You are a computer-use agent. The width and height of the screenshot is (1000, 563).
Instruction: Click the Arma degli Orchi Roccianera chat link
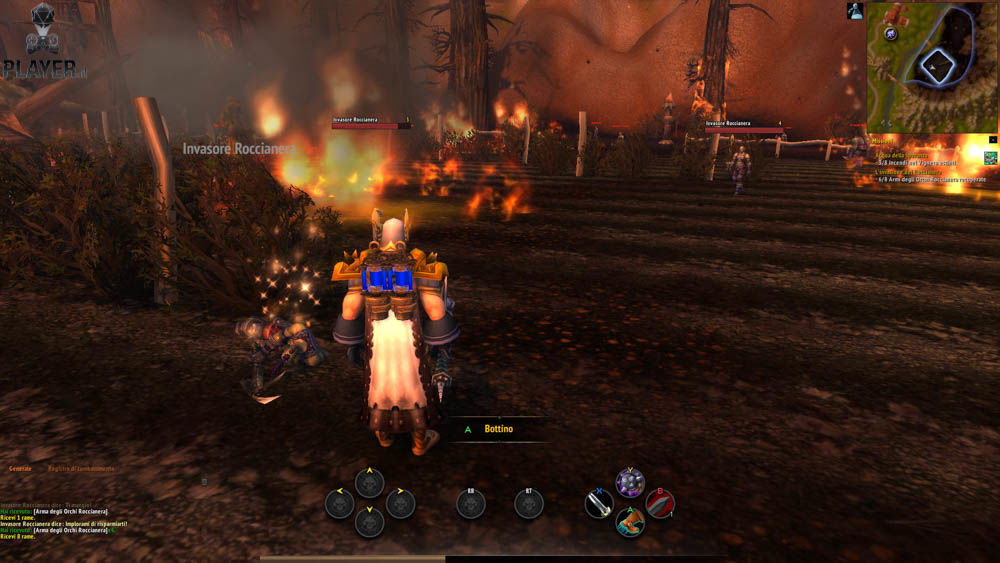click(70, 511)
